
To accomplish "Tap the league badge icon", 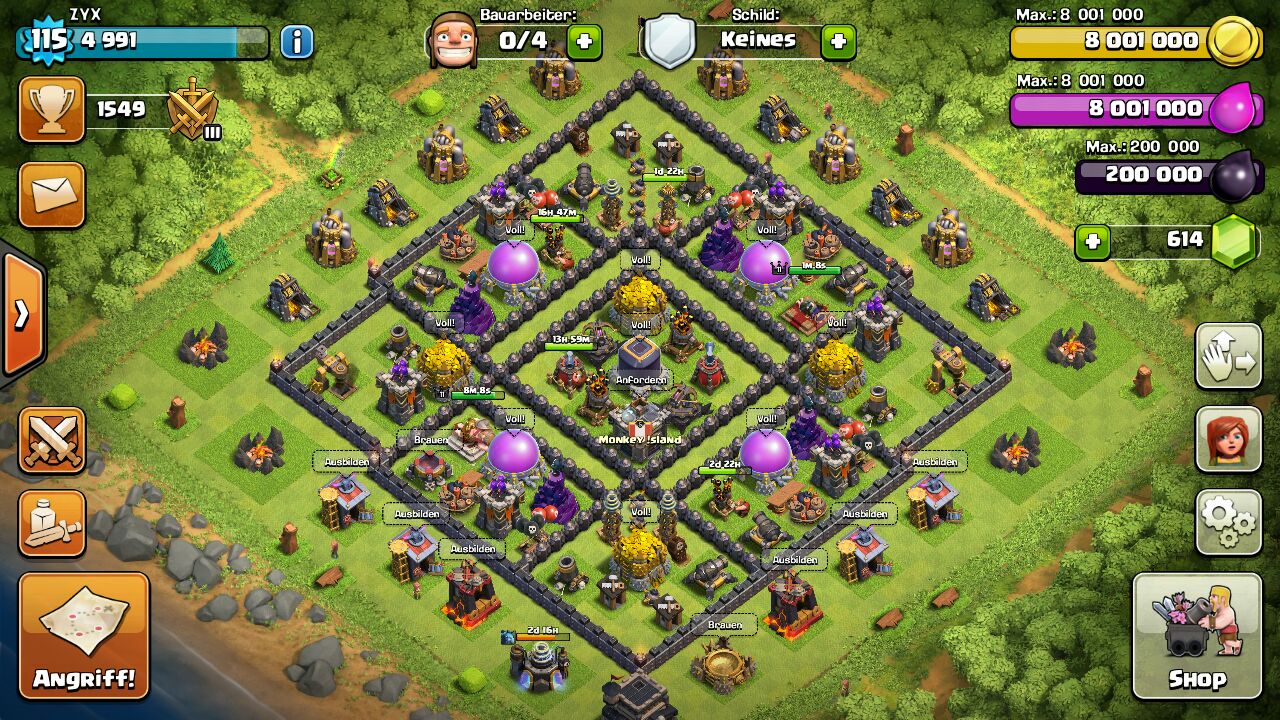I will coord(191,109).
